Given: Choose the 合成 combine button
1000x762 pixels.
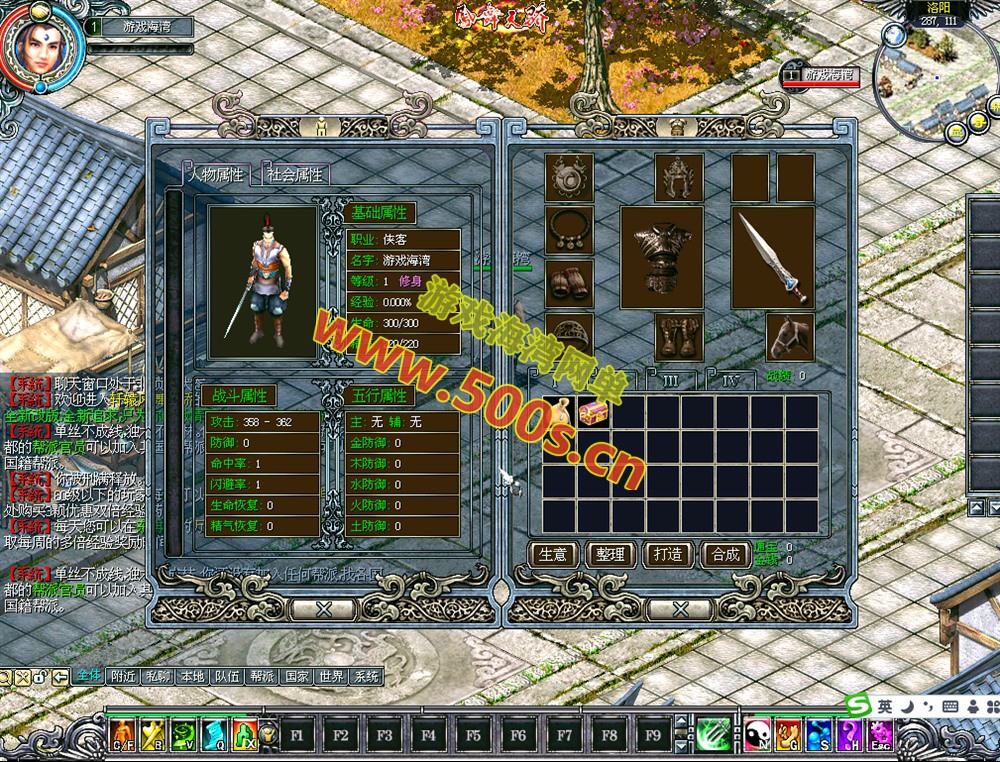Looking at the screenshot, I should pyautogui.click(x=724, y=554).
